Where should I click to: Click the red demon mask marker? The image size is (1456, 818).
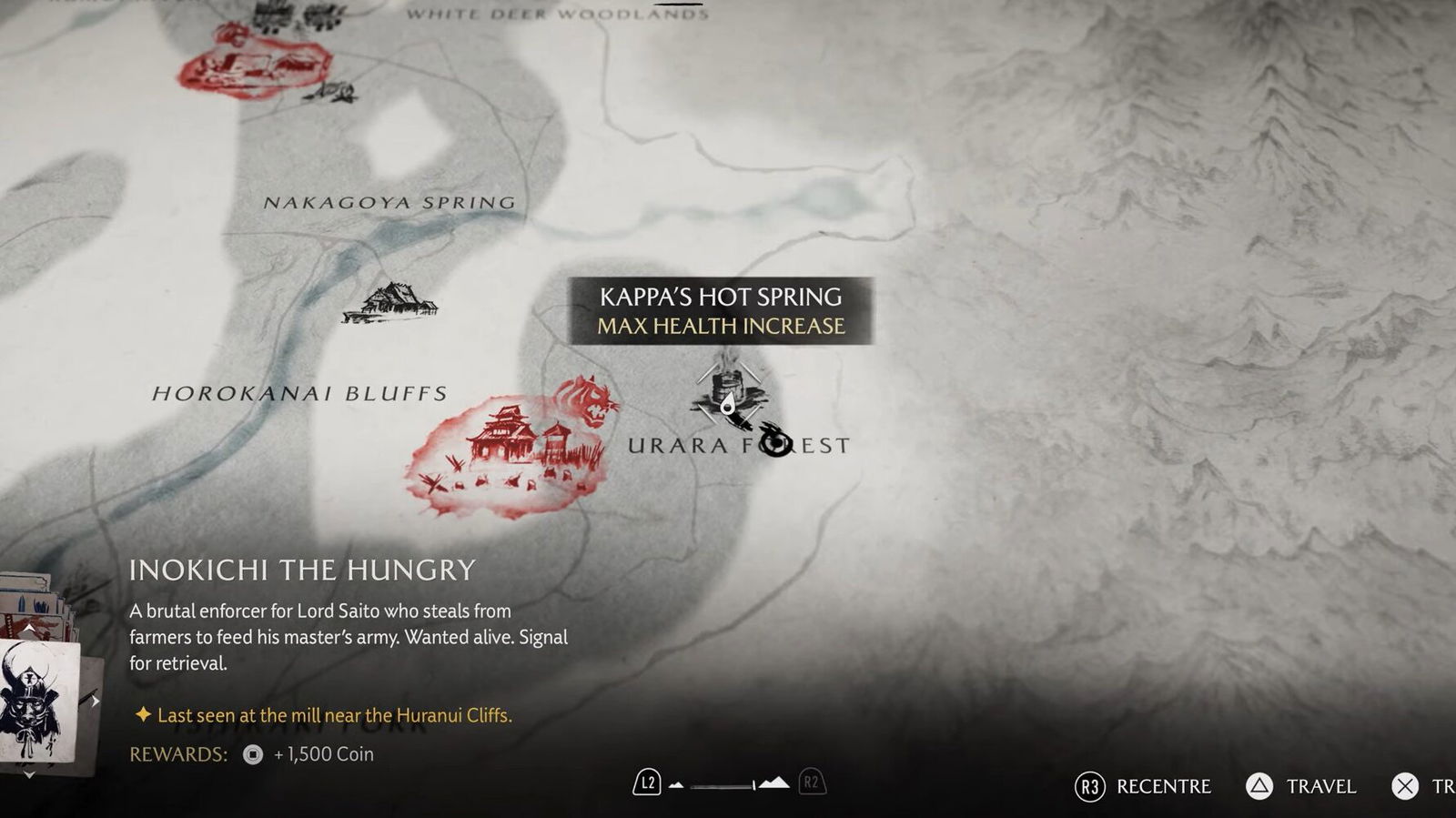590,401
